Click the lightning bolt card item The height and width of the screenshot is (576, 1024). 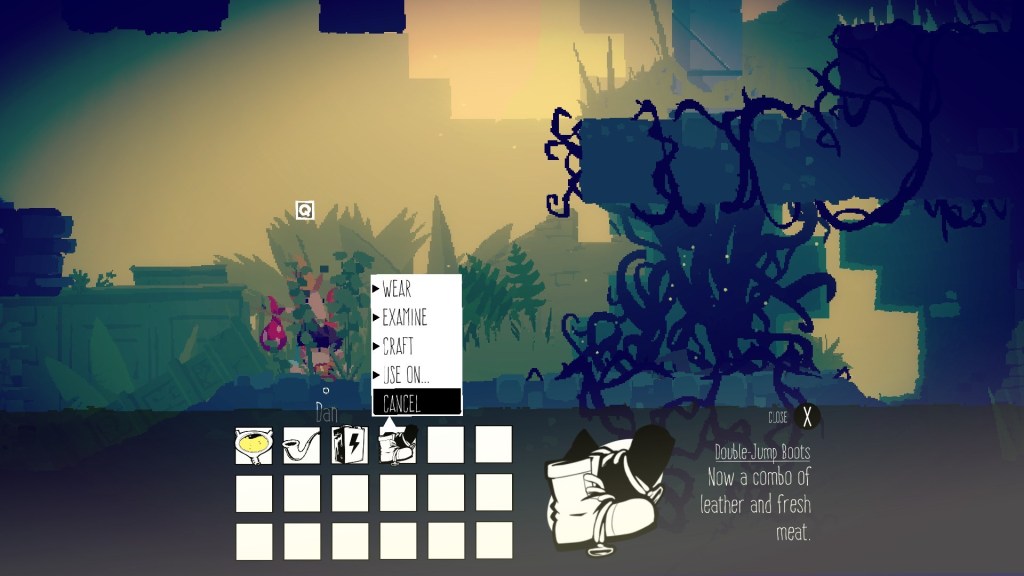(x=350, y=445)
